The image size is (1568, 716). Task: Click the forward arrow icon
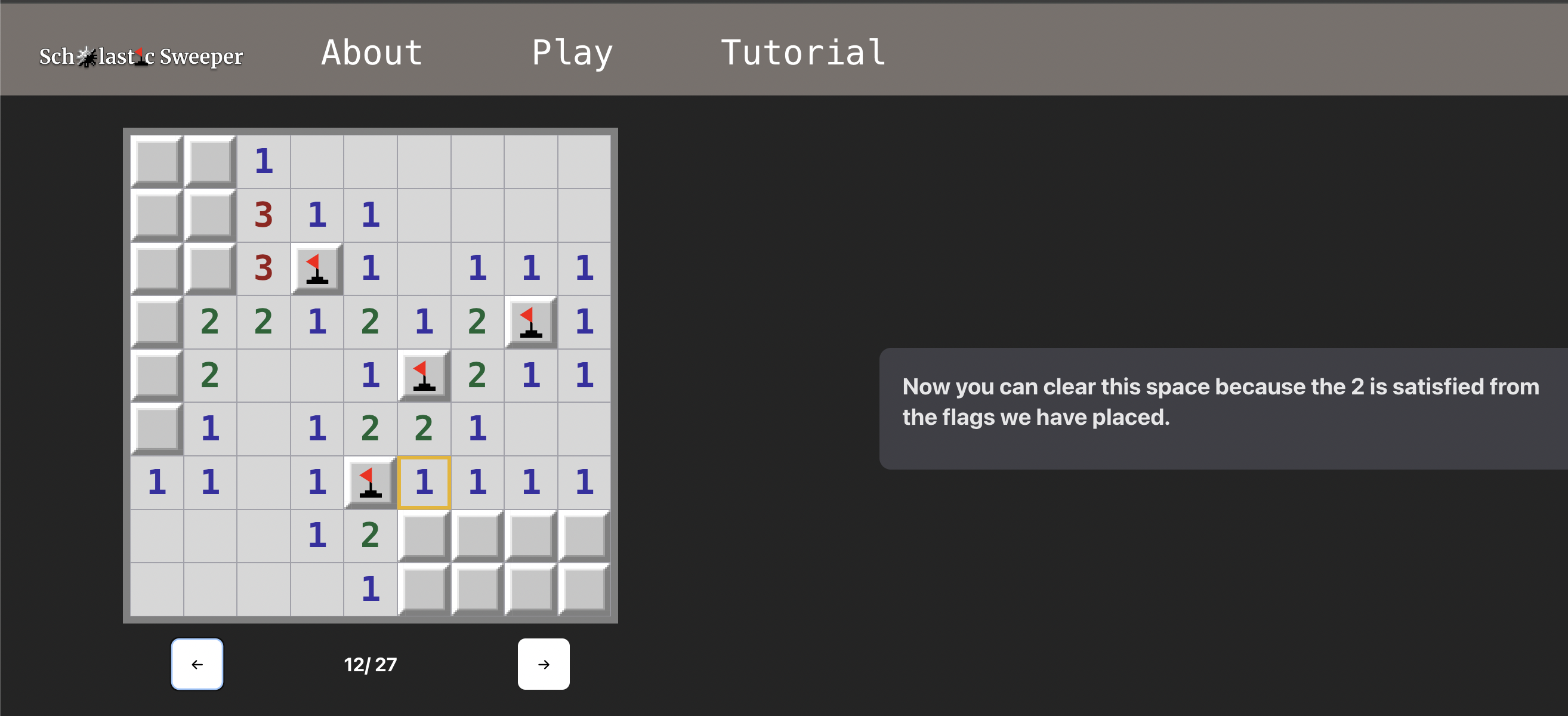point(543,664)
